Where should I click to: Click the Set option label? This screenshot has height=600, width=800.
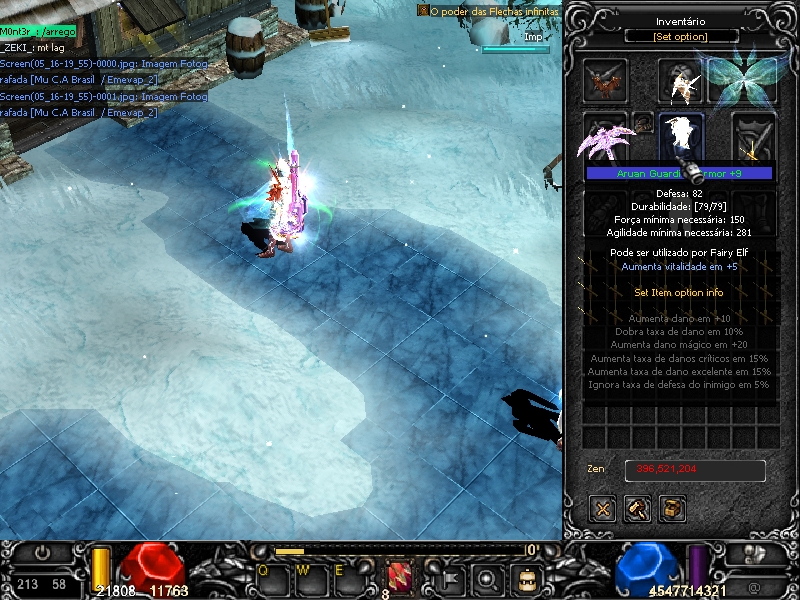[682, 37]
